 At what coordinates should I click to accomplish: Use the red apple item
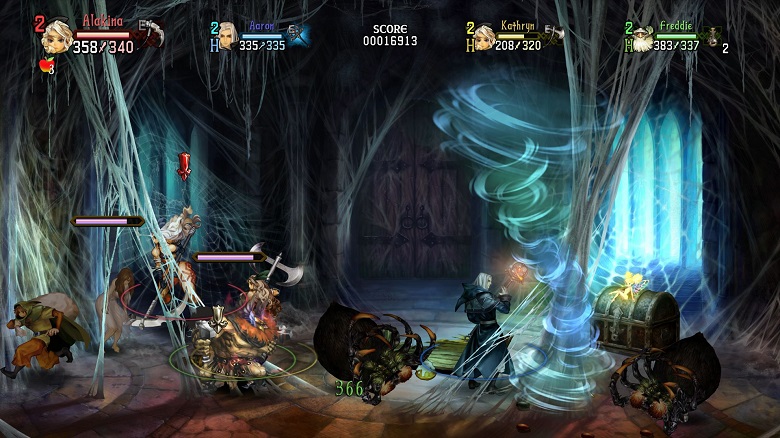(44, 66)
